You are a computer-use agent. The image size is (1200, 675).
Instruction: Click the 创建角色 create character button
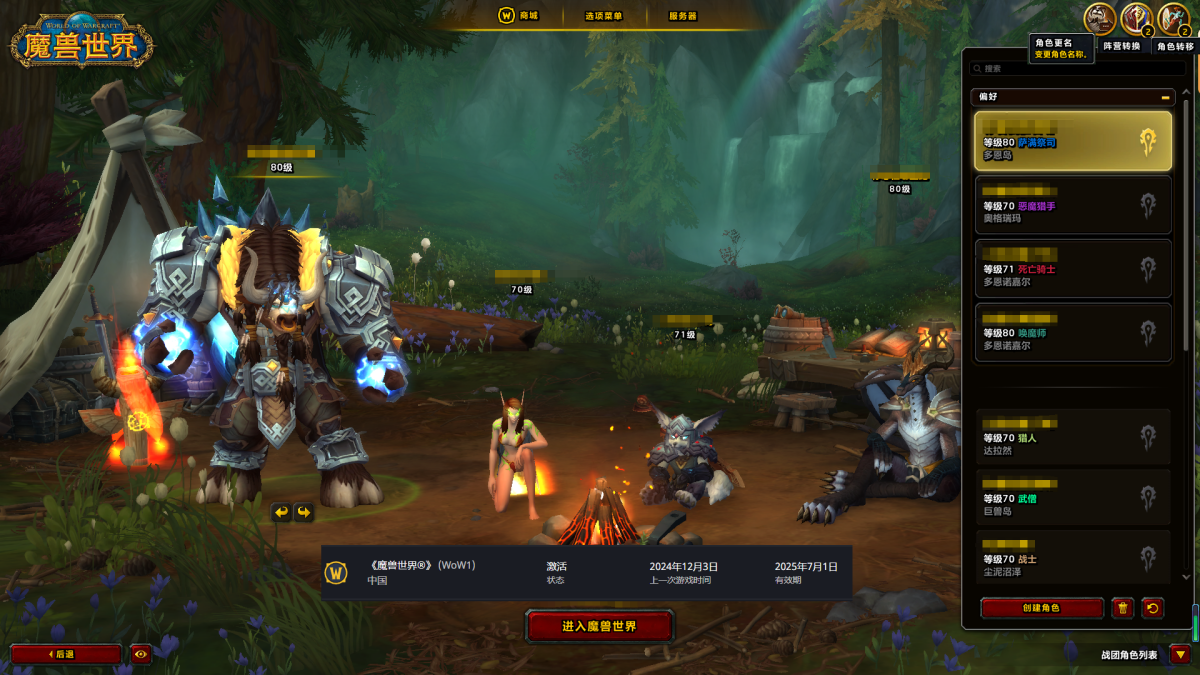pyautogui.click(x=1041, y=608)
